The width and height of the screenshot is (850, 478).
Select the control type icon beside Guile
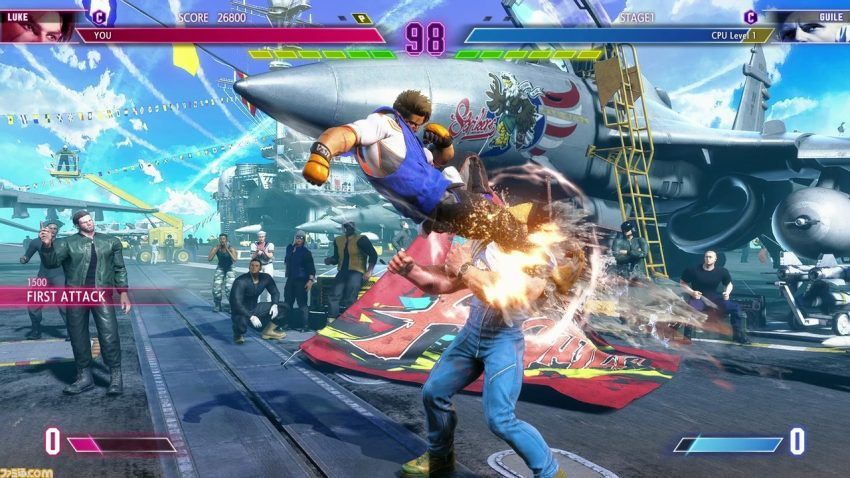[x=750, y=16]
